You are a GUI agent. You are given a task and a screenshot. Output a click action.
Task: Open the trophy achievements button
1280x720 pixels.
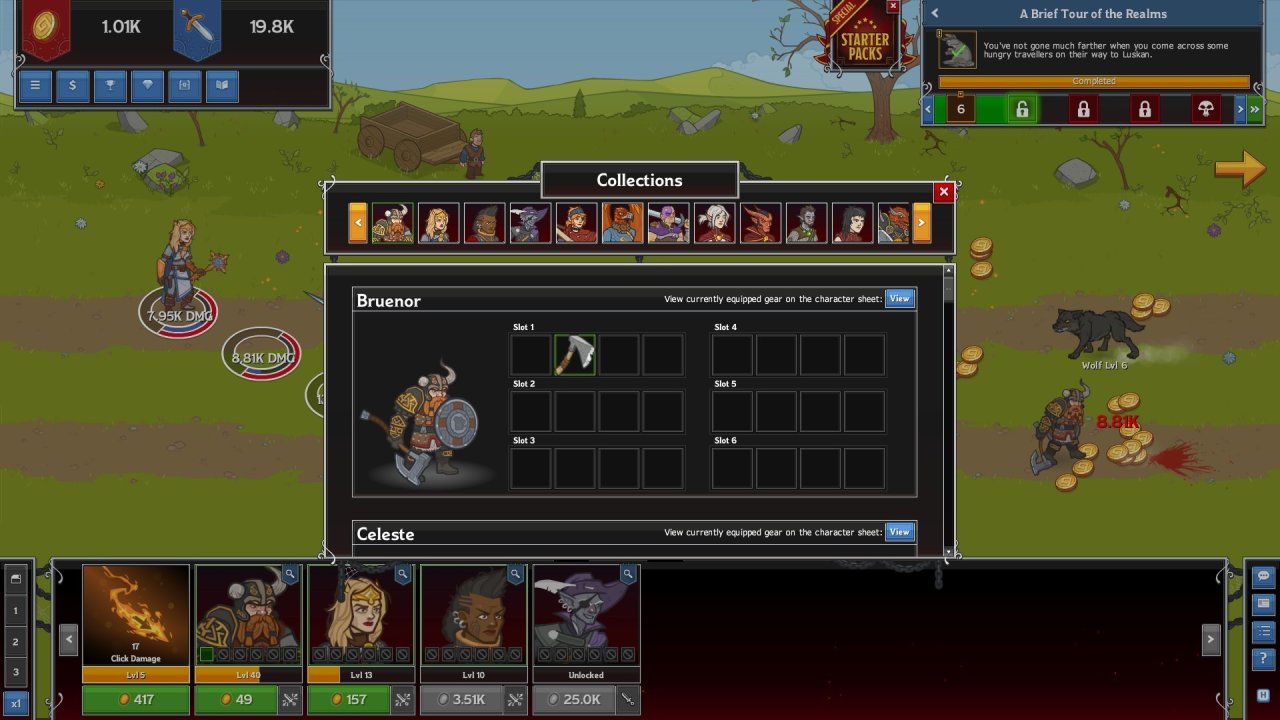point(110,86)
